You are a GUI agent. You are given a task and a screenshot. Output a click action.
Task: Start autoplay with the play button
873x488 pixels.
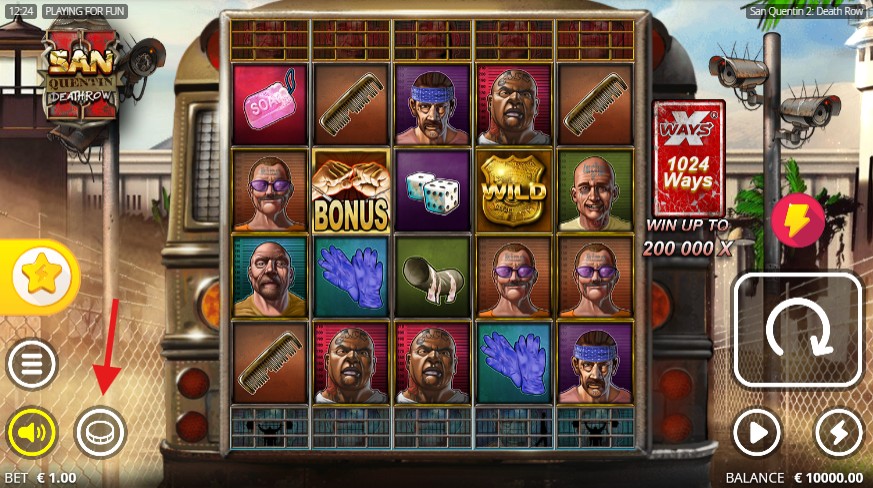coord(757,433)
